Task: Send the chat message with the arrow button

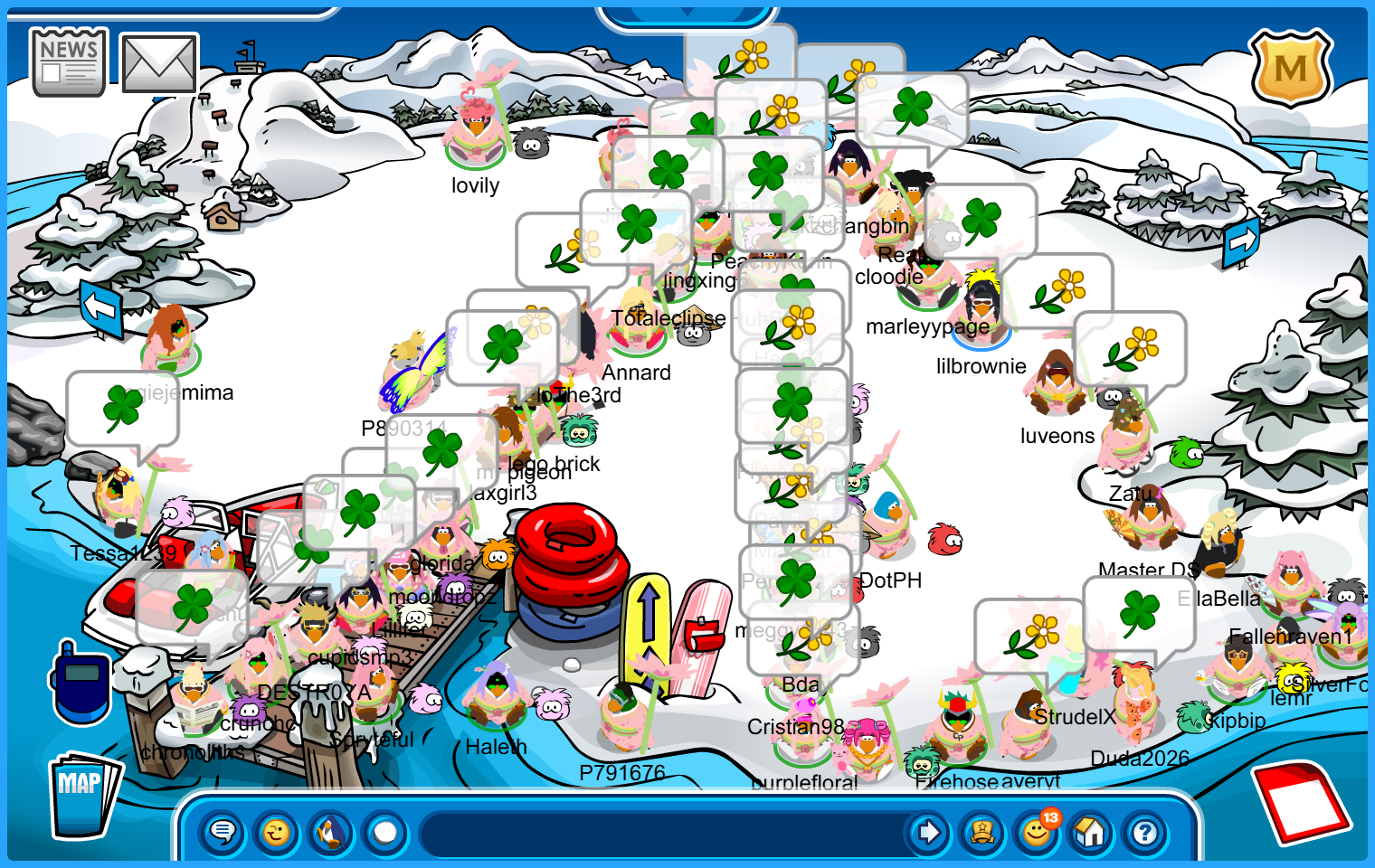Action: click(928, 832)
